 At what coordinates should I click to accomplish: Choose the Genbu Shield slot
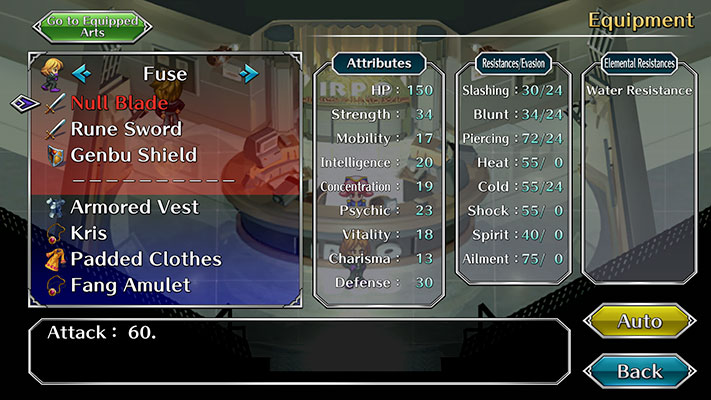[x=133, y=155]
